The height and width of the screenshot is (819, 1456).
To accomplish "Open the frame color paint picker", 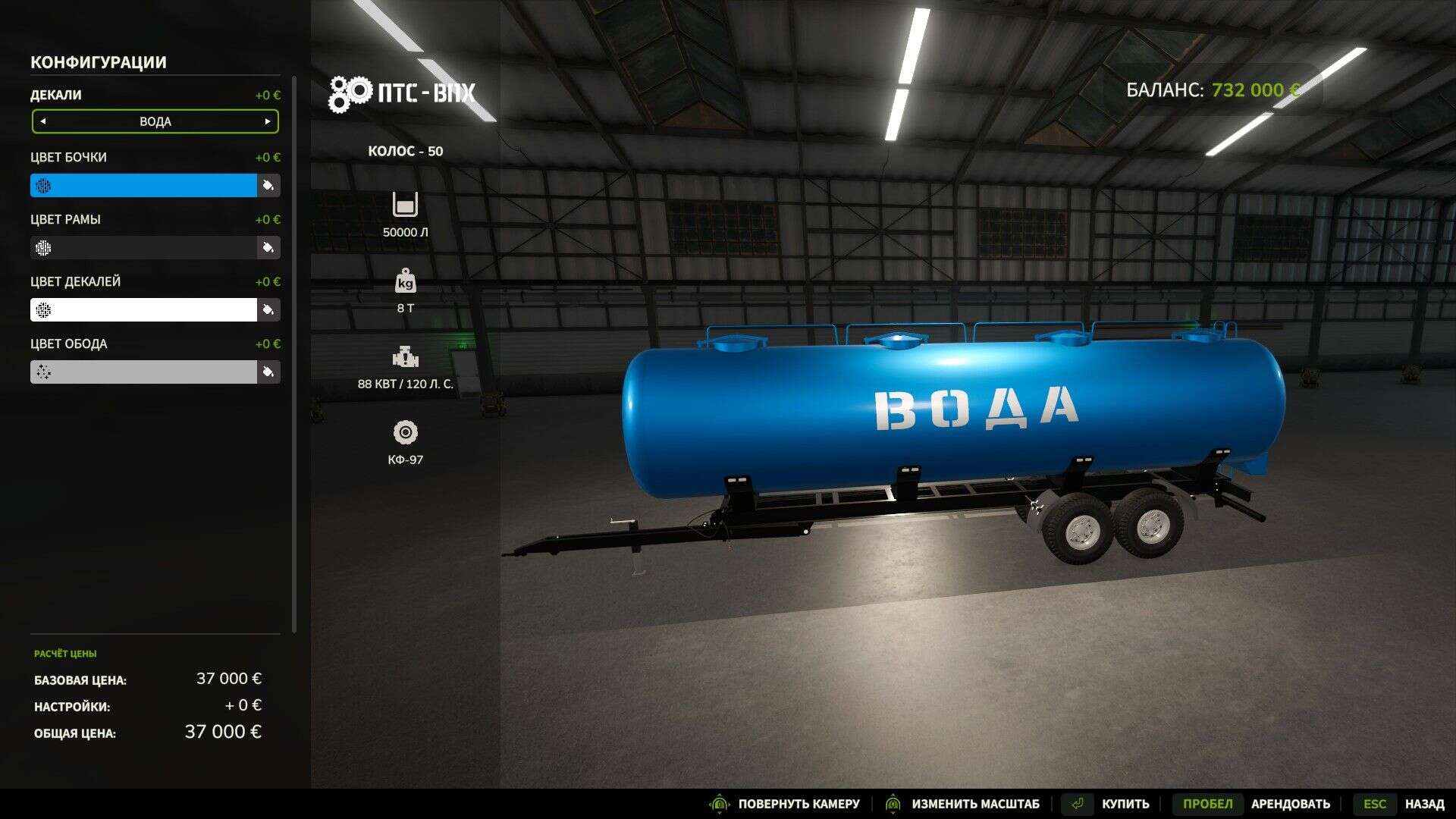I will point(268,247).
